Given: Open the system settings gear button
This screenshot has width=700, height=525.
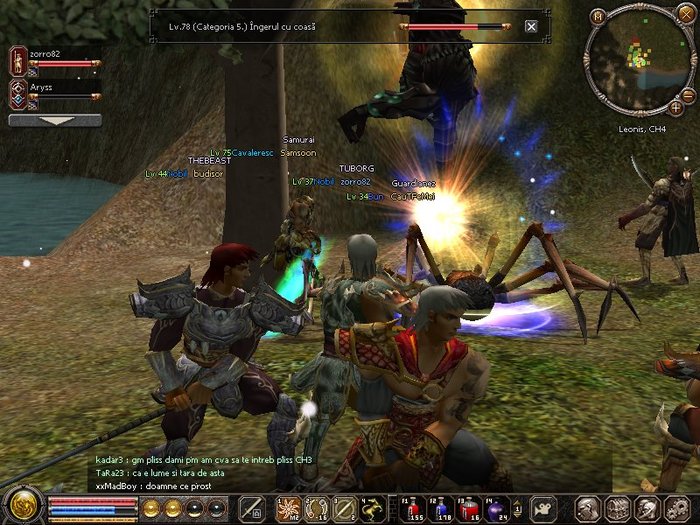Looking at the screenshot, I should tap(671, 507).
